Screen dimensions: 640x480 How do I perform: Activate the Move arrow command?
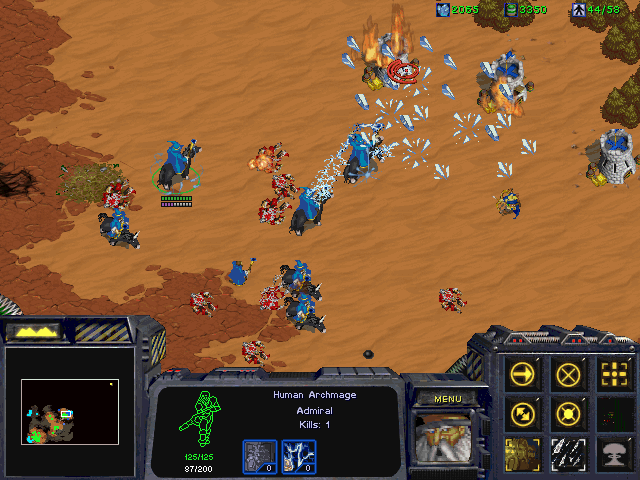pos(523,374)
